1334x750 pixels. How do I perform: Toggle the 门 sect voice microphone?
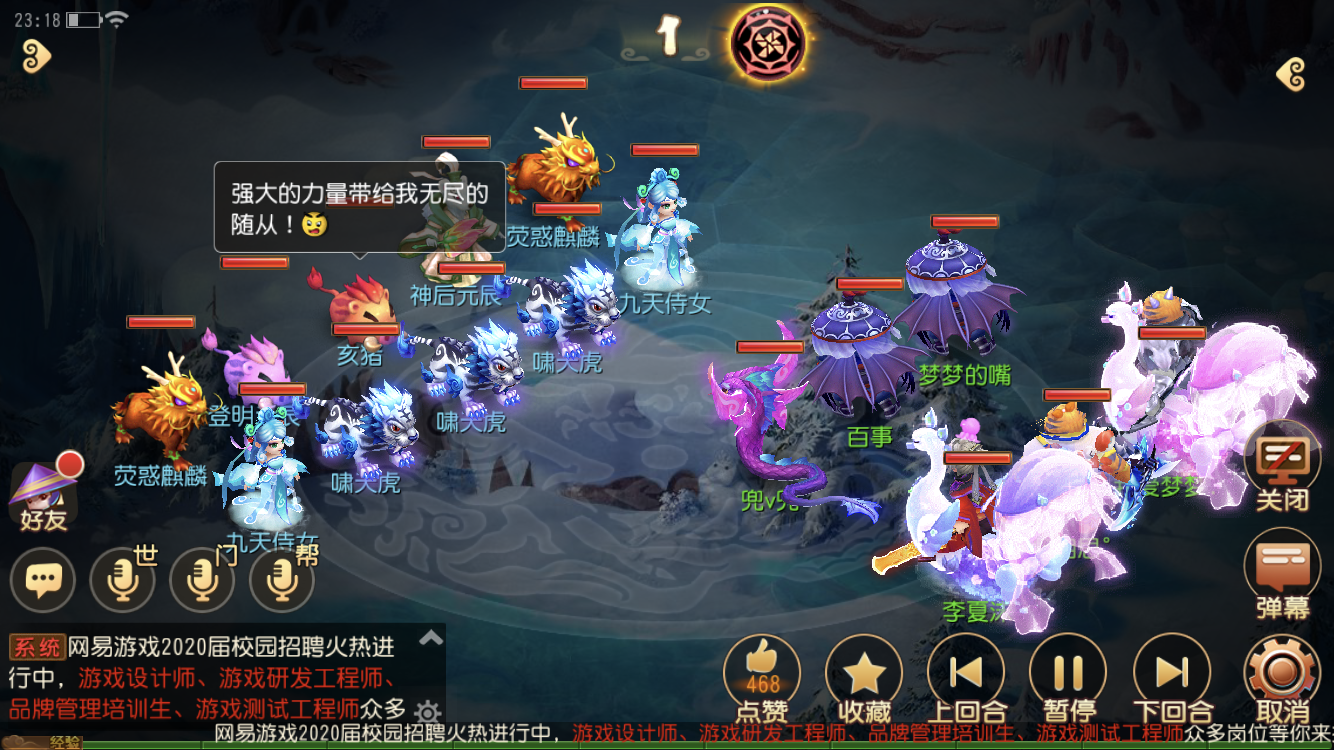click(x=202, y=580)
